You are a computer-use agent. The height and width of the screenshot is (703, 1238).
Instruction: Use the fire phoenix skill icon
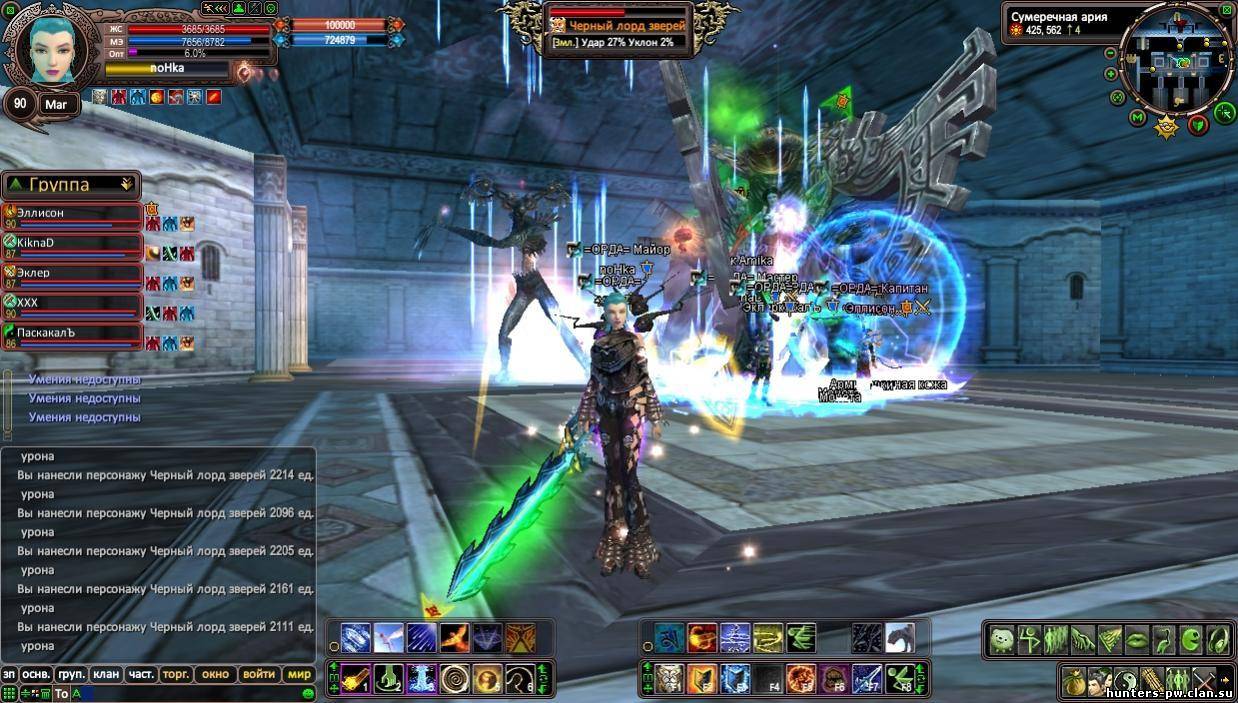click(455, 637)
